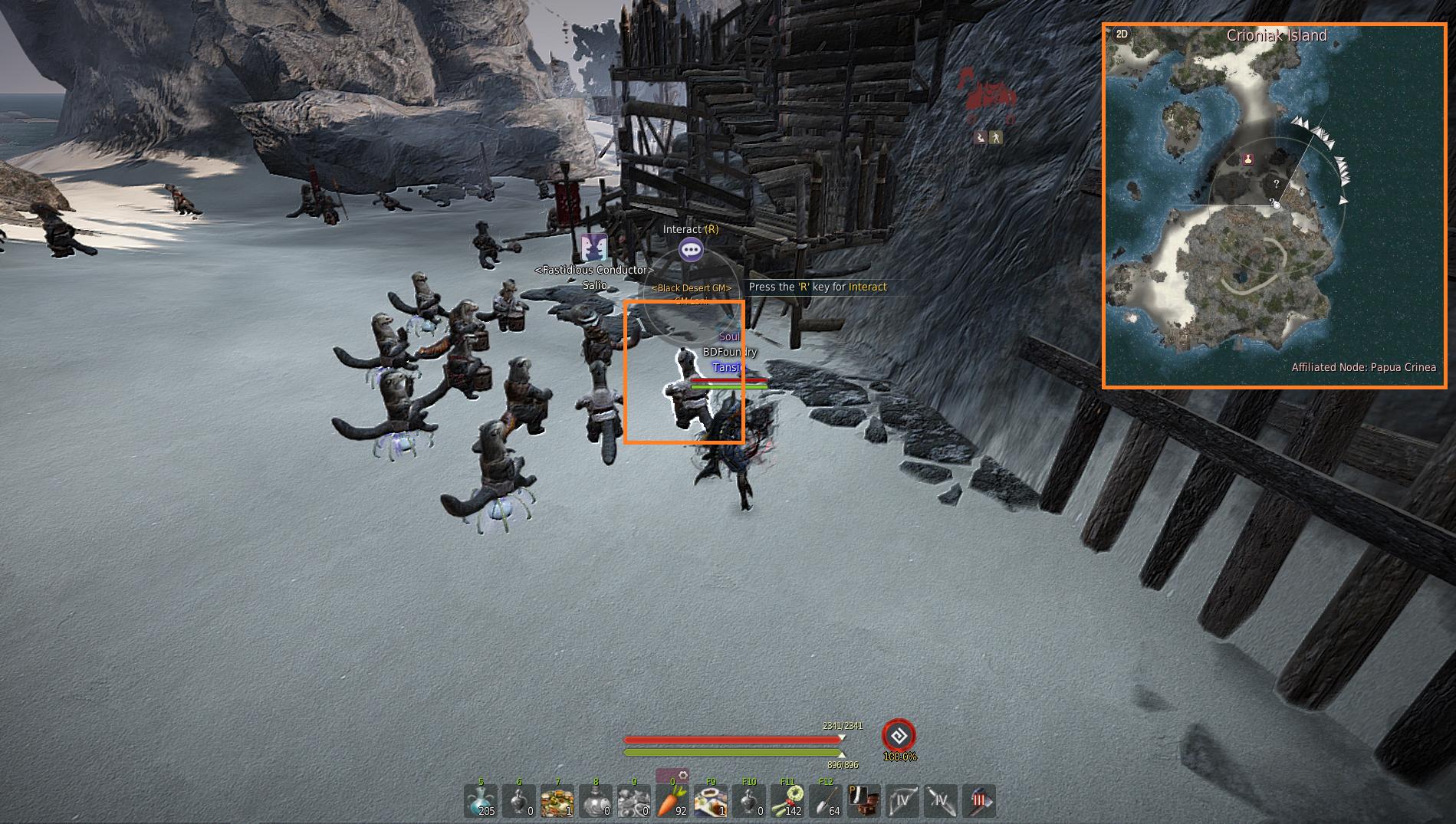Select the blue potion slot with 205
This screenshot has width=1456, height=824.
(x=481, y=802)
